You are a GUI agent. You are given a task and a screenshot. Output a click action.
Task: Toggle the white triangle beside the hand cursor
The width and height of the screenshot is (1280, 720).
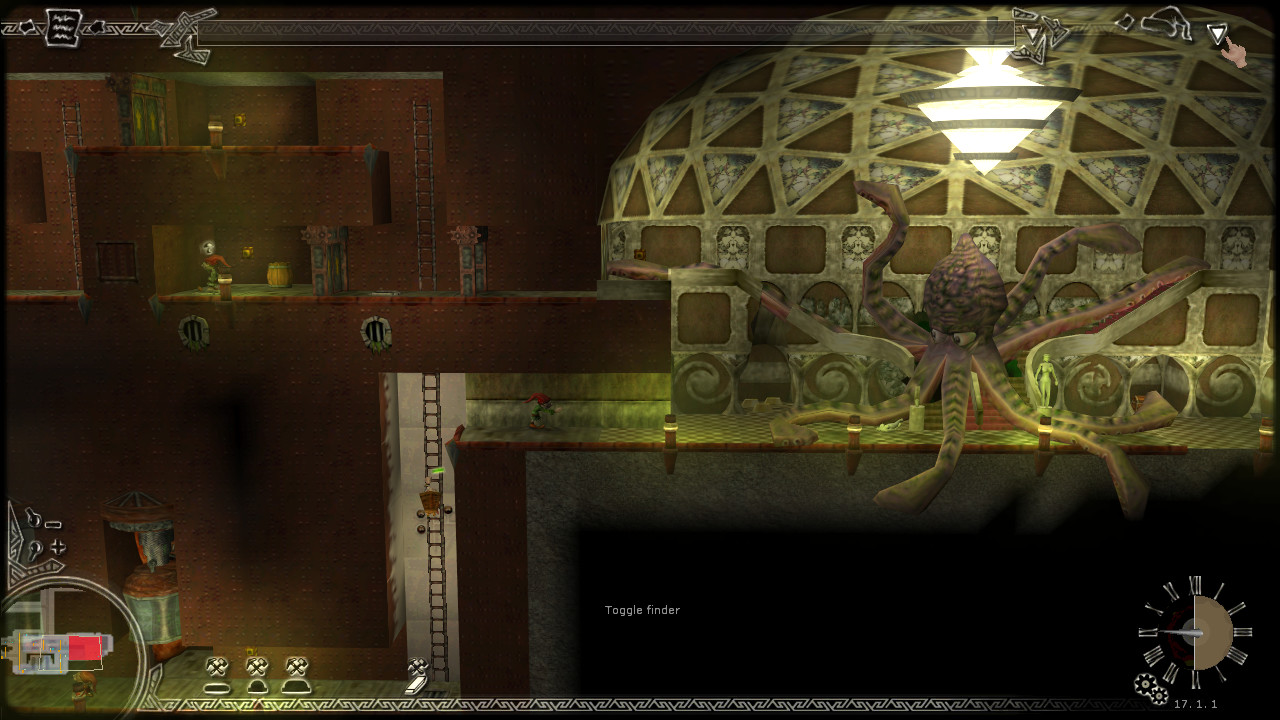pyautogui.click(x=1218, y=33)
